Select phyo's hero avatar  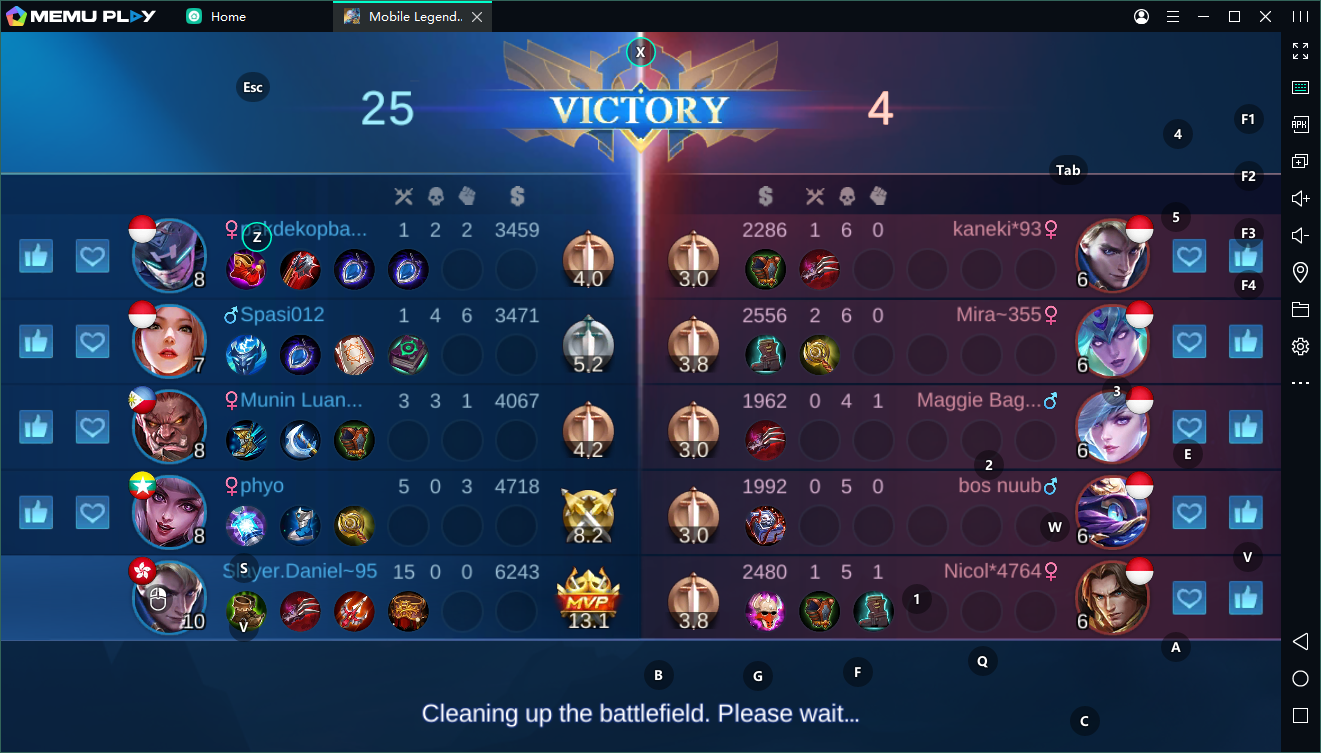(x=169, y=513)
